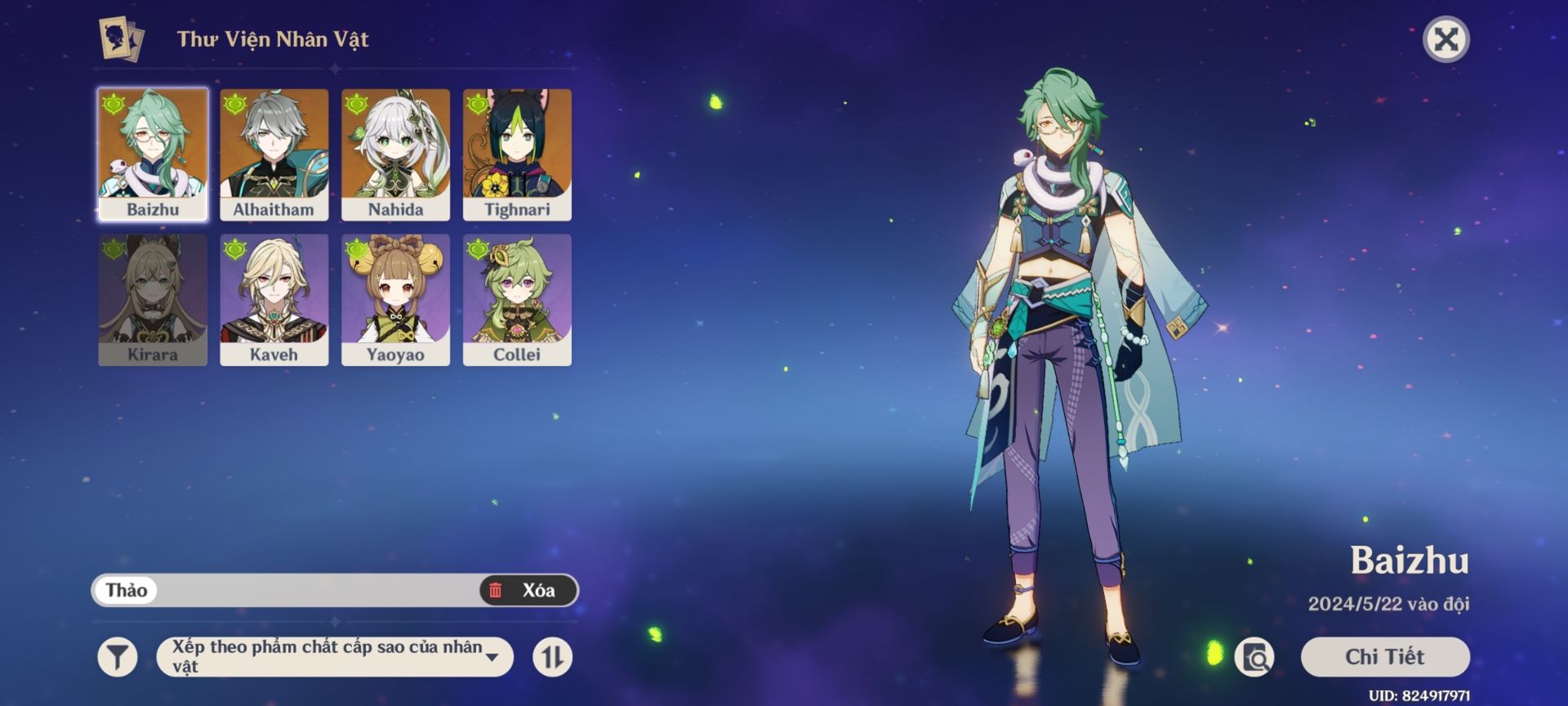The height and width of the screenshot is (706, 1568).
Task: Open the funnel filter options
Action: (118, 657)
